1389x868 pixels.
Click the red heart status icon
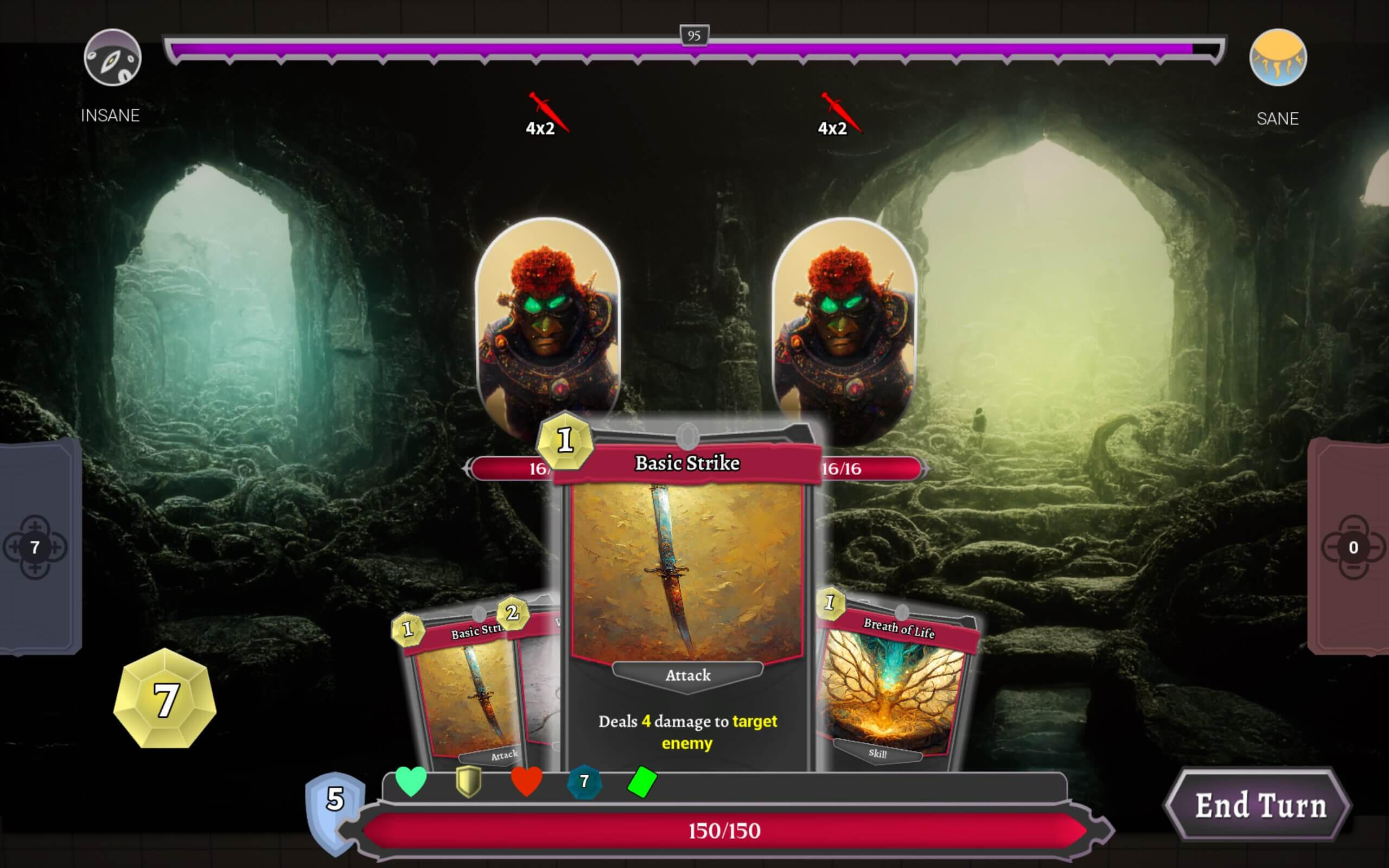coord(527,782)
